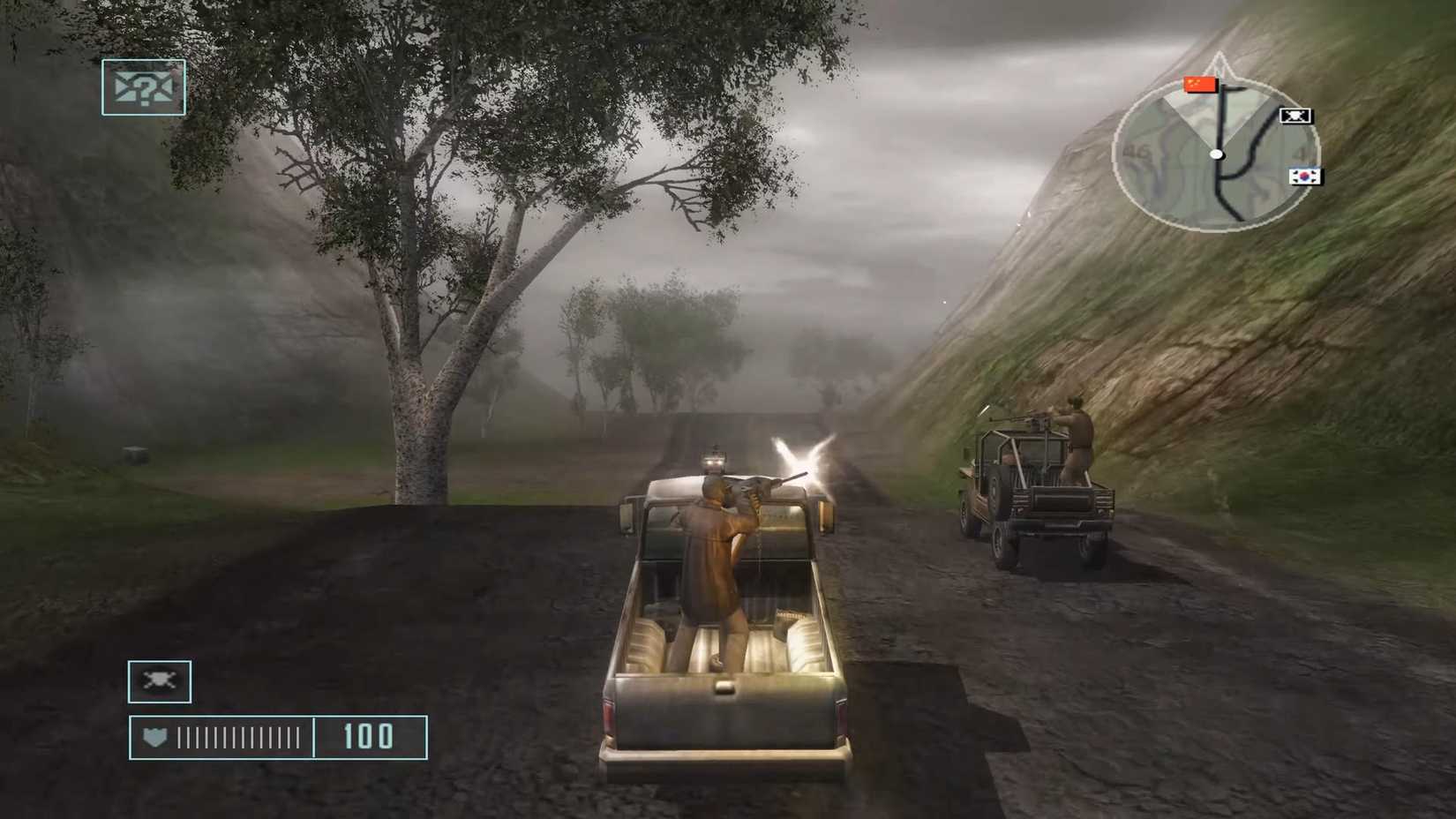Select the armored jeep ahead on the road

1046,503
